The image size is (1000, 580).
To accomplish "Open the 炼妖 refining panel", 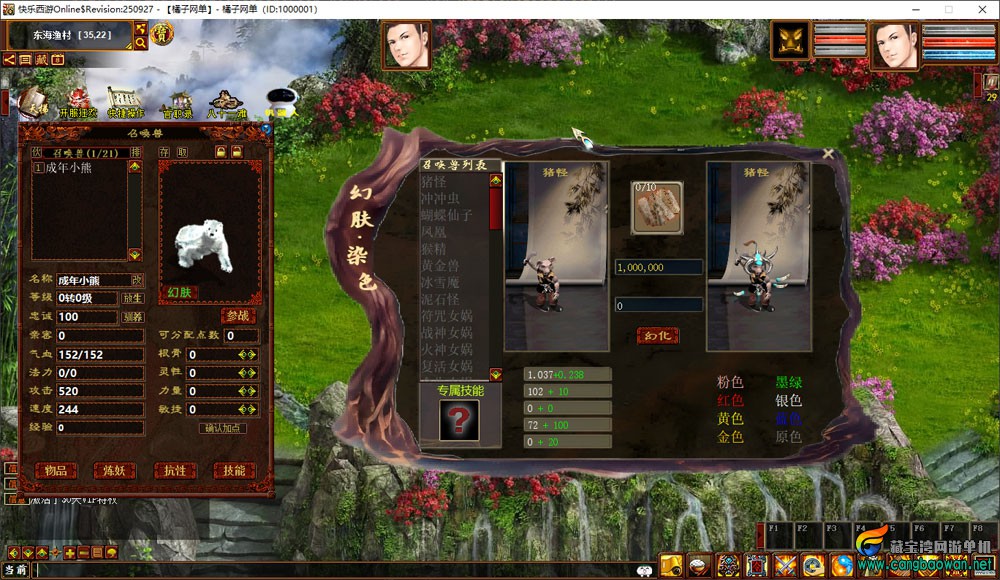I will [x=115, y=470].
